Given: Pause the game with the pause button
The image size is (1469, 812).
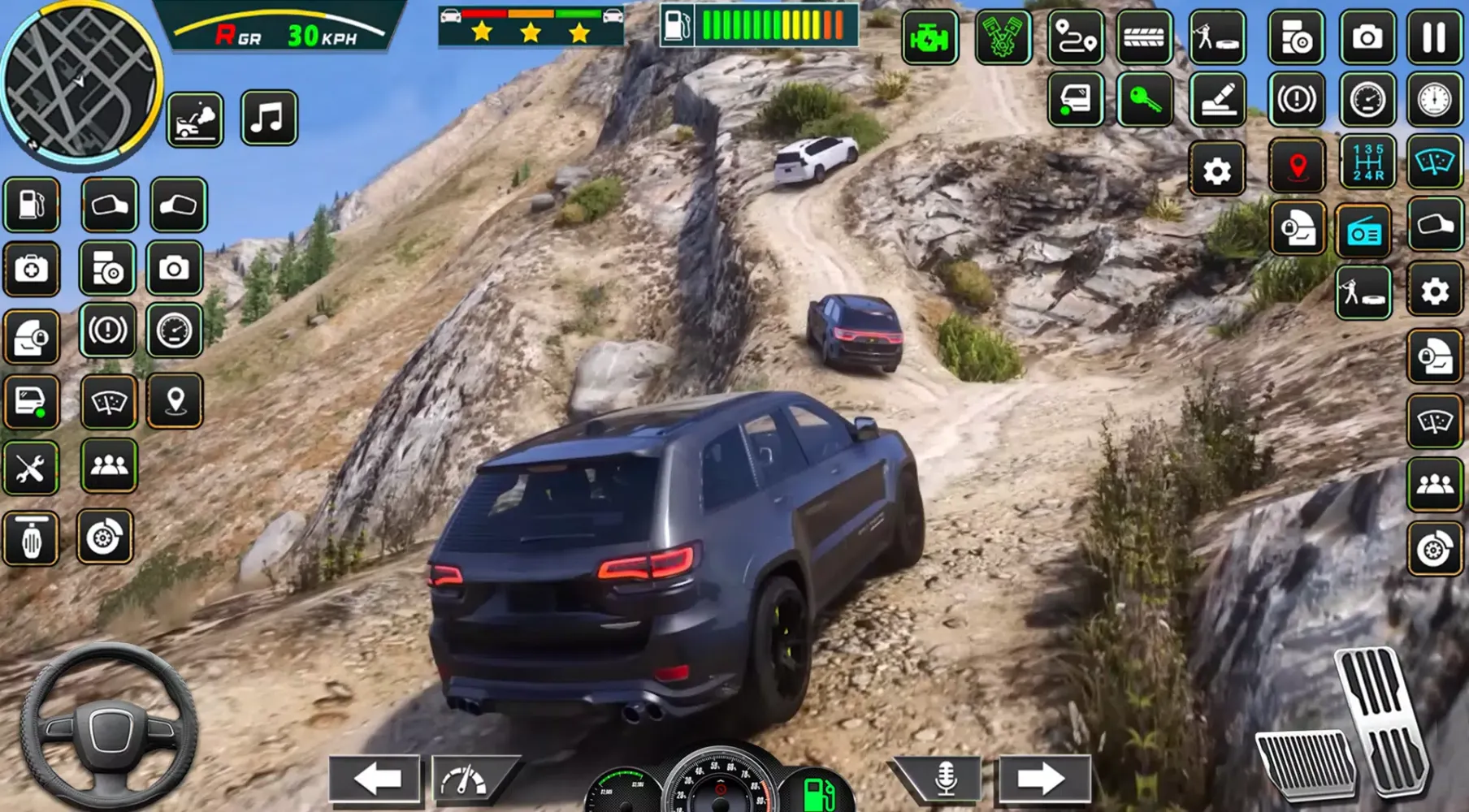Looking at the screenshot, I should point(1434,37).
